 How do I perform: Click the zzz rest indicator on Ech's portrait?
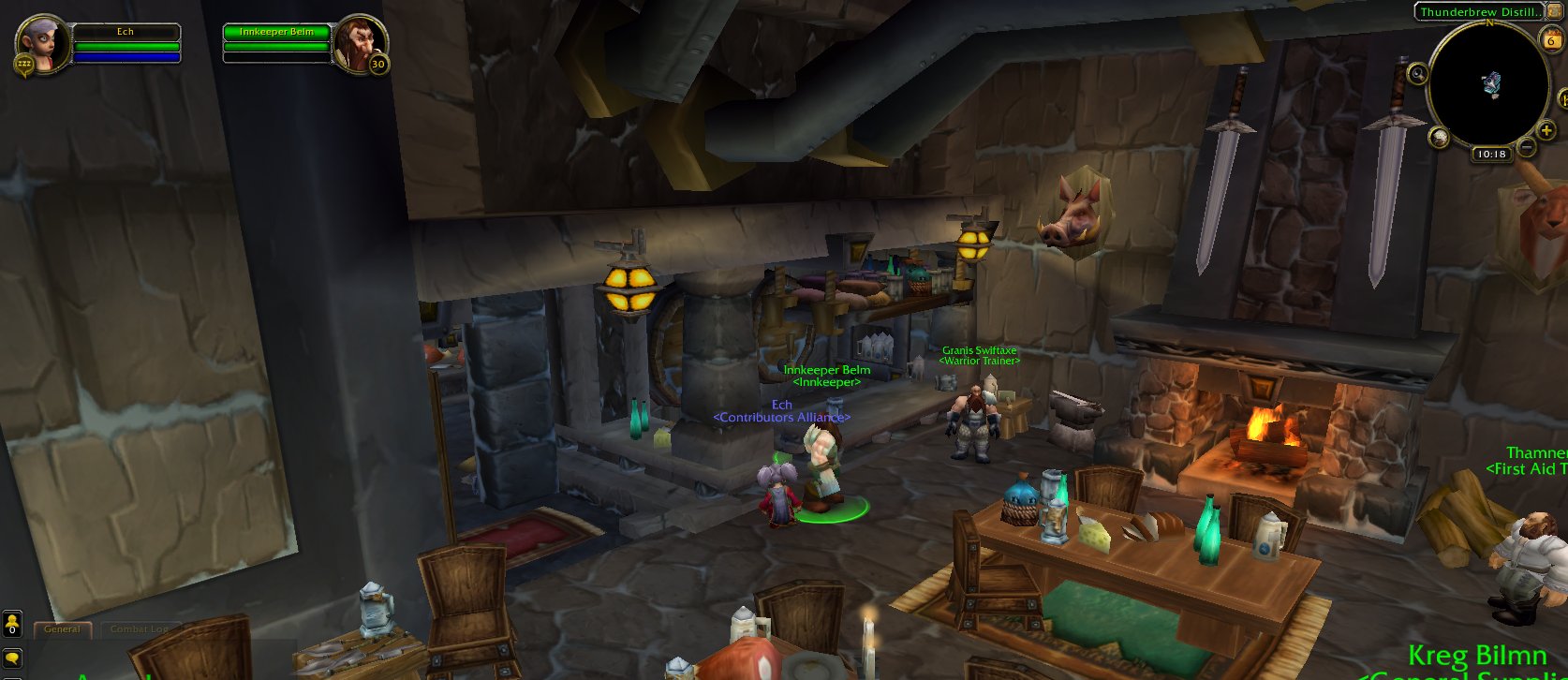click(x=24, y=65)
